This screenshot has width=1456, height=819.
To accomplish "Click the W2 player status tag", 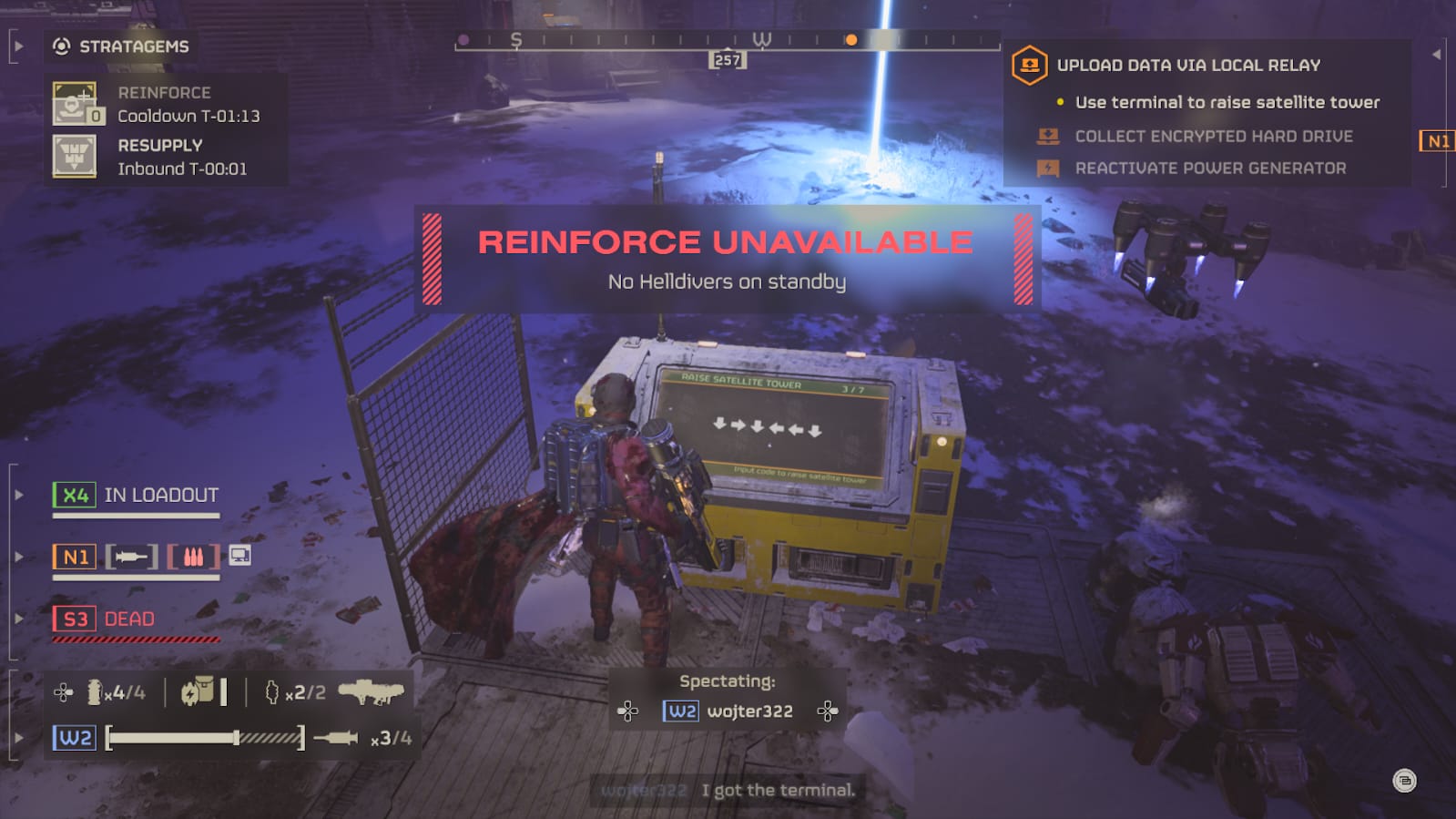I will tap(75, 738).
